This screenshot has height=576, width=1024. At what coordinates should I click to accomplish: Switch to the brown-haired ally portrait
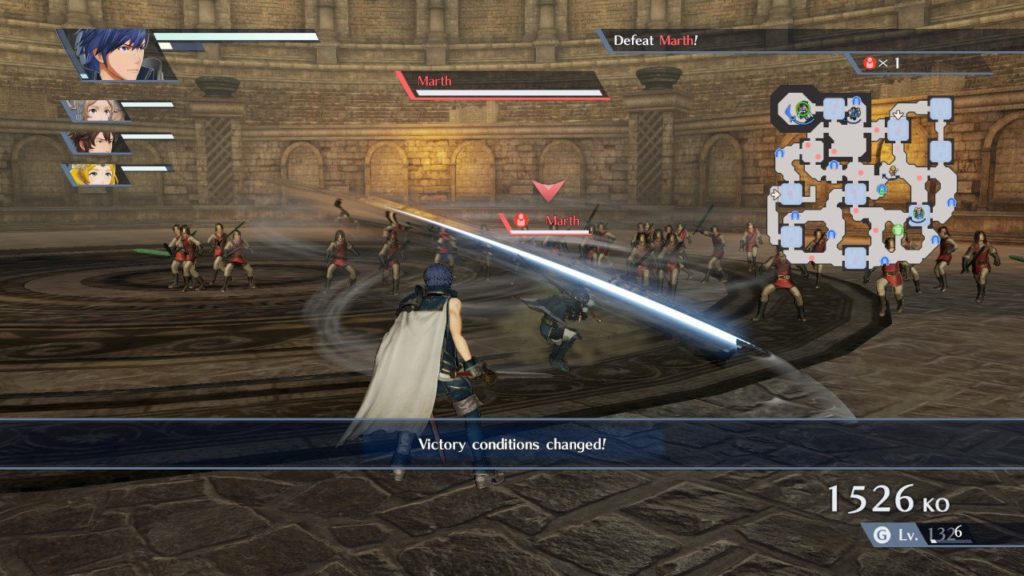[x=95, y=142]
